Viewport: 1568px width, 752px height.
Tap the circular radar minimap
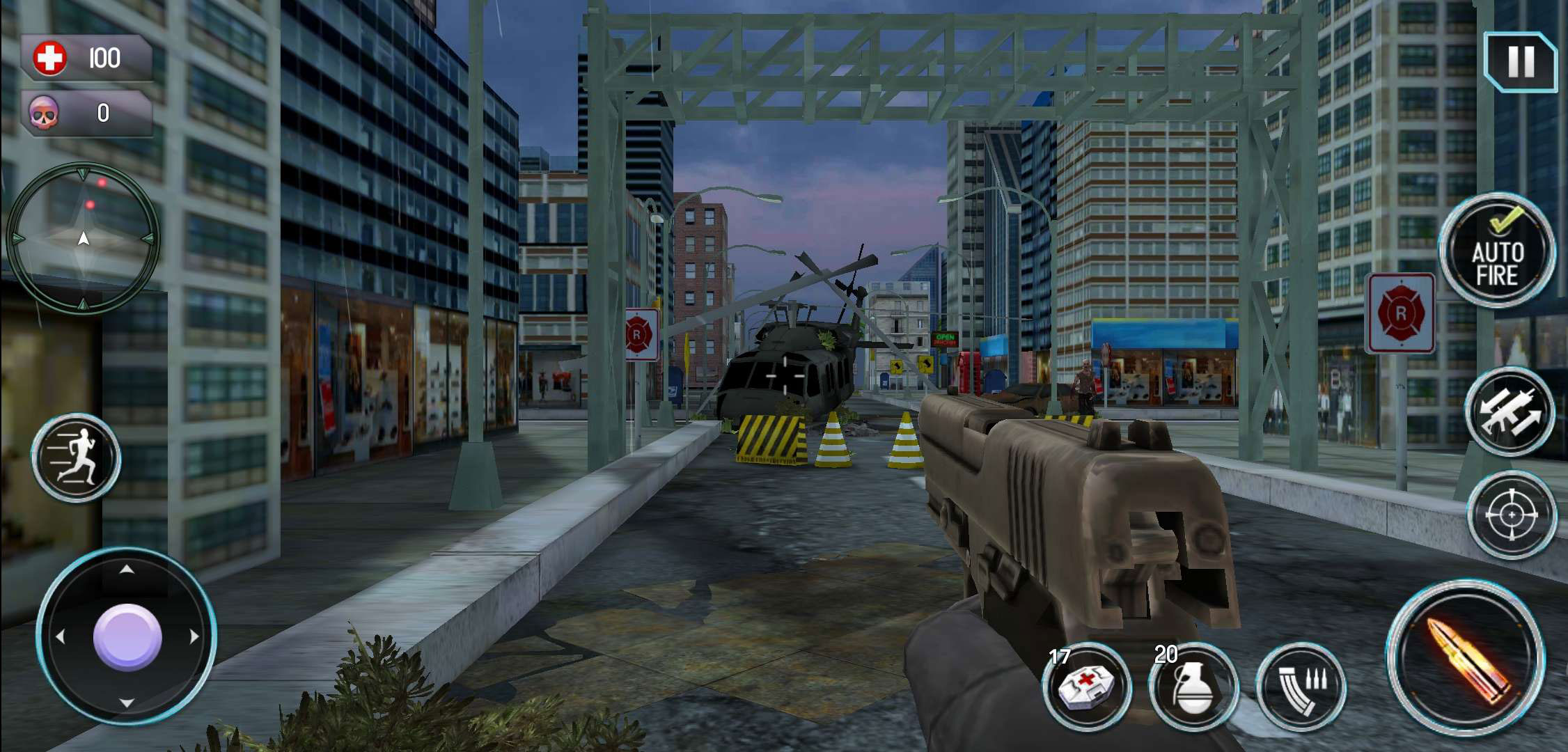83,238
